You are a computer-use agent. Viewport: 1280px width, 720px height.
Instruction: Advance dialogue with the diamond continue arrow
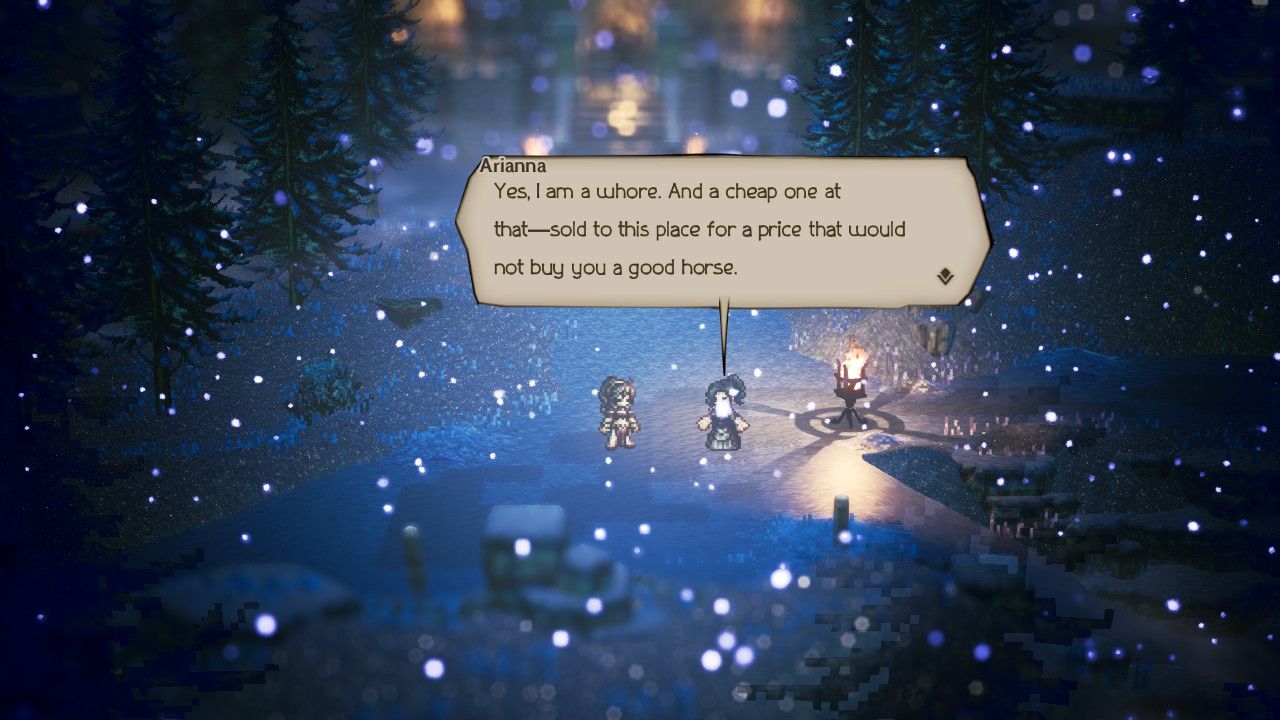[x=945, y=277]
